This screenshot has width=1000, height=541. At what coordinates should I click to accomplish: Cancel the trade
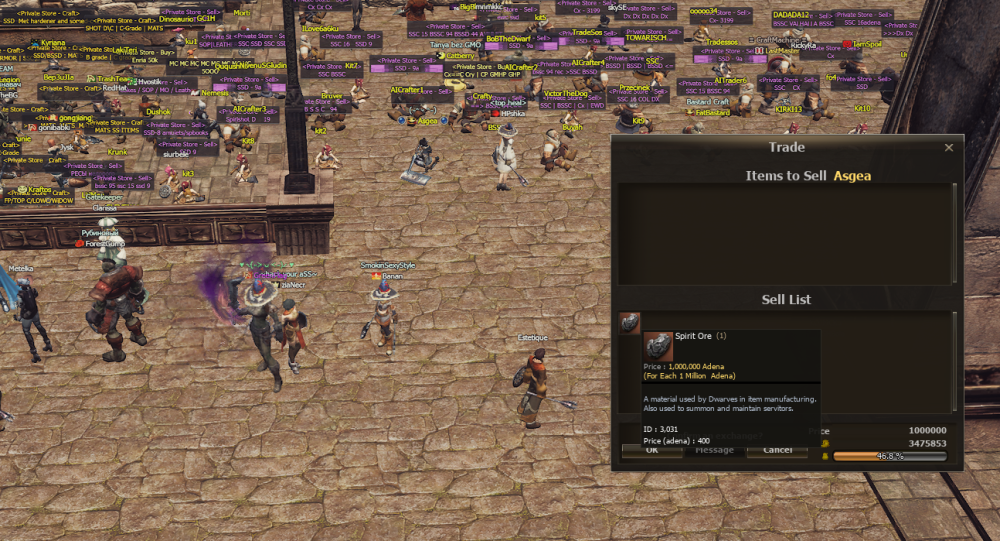(x=777, y=451)
